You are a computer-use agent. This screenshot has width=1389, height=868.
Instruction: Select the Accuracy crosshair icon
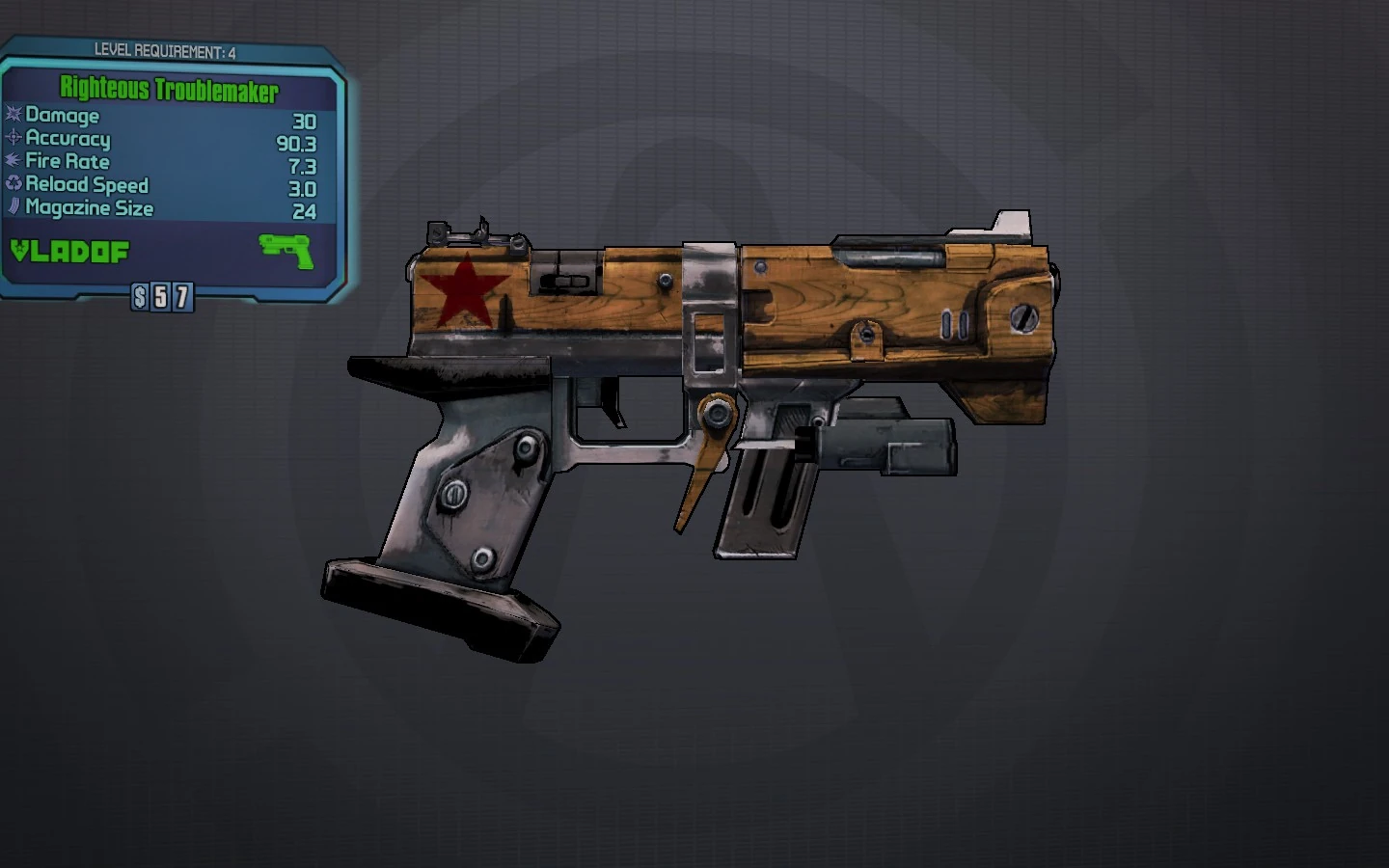tap(14, 139)
